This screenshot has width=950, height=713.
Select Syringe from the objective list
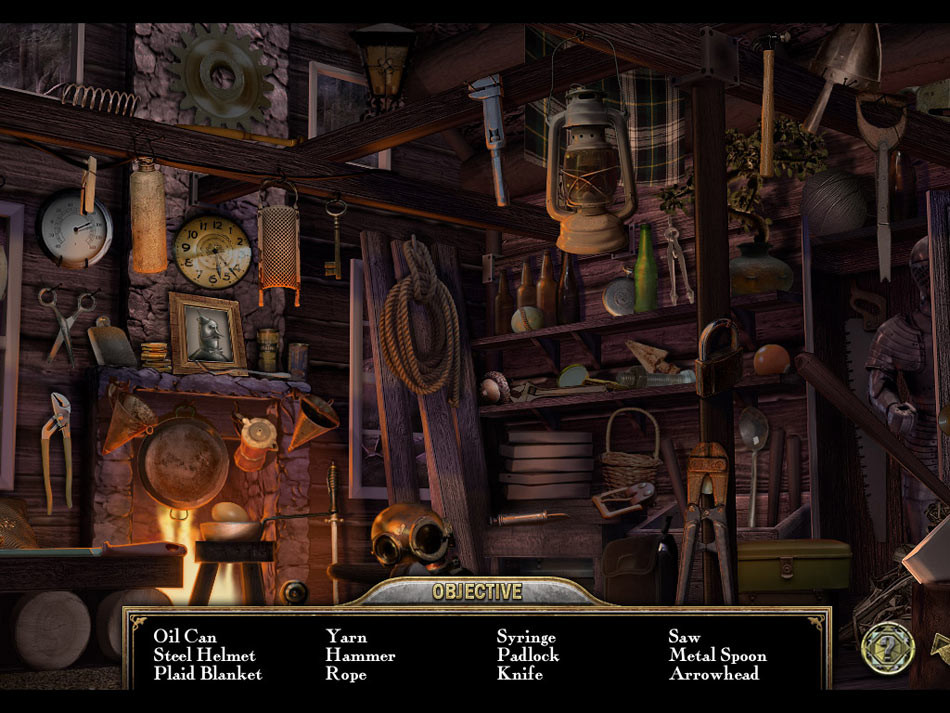[526, 637]
